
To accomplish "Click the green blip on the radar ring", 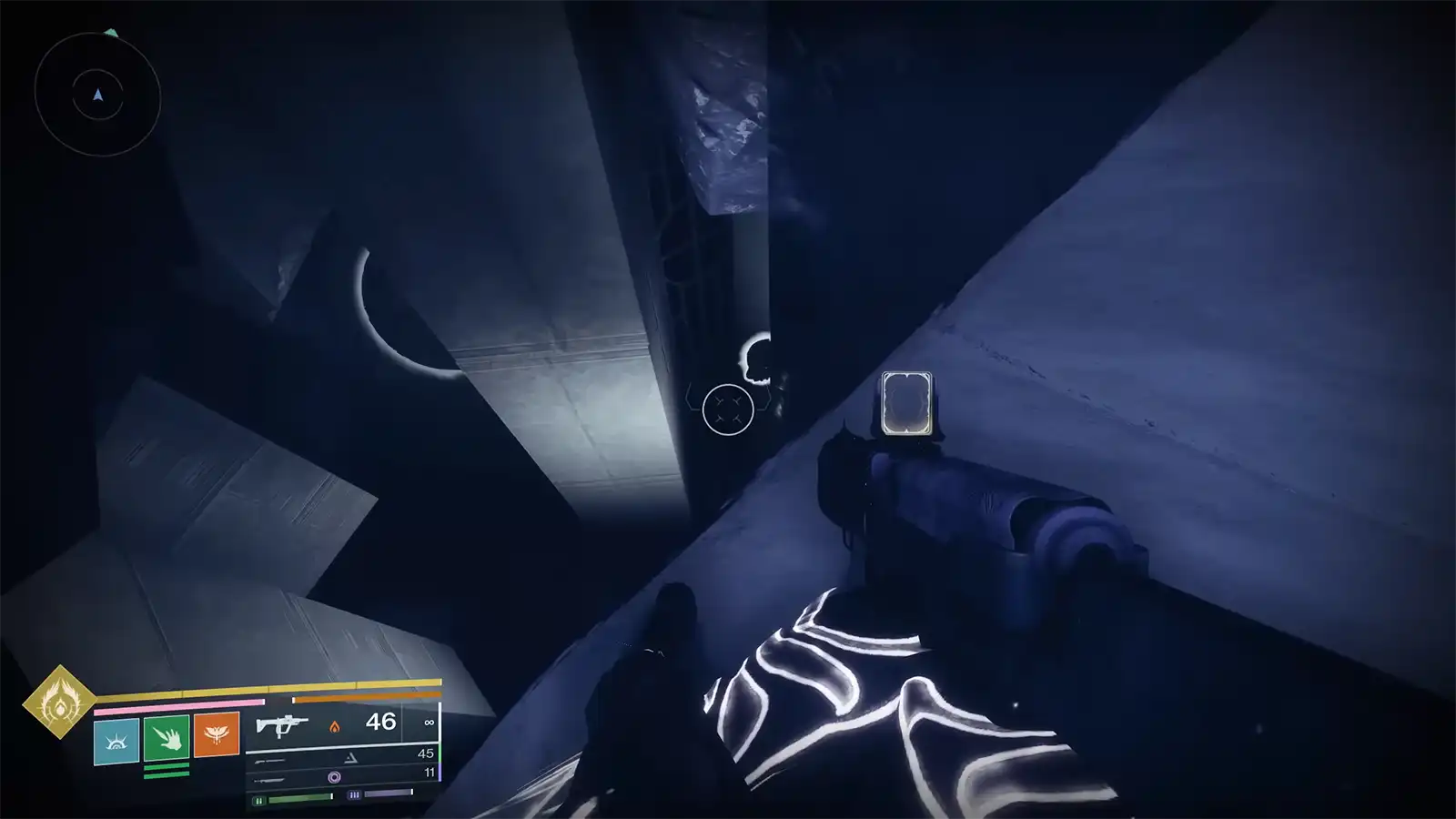I will point(112,32).
